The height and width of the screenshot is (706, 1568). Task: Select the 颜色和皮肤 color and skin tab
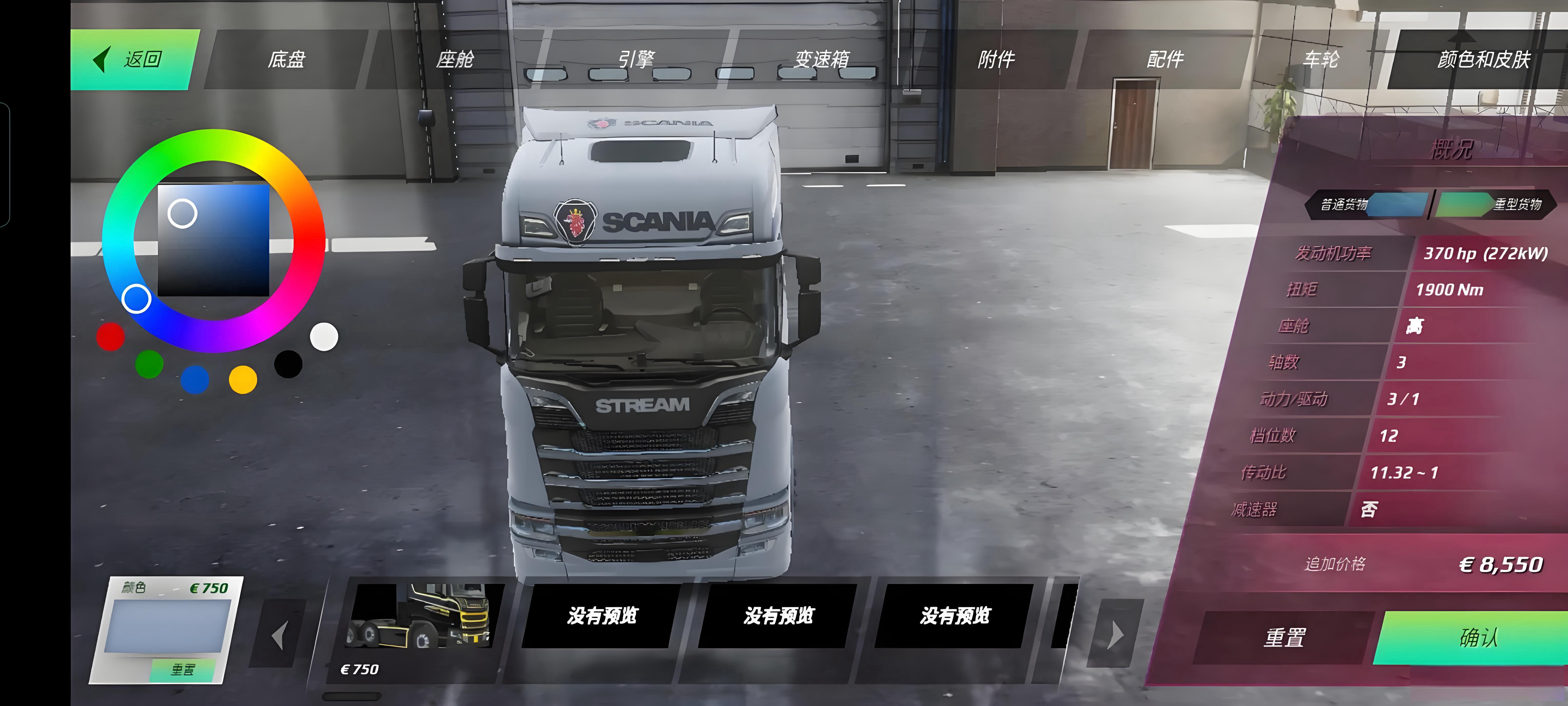(1483, 60)
